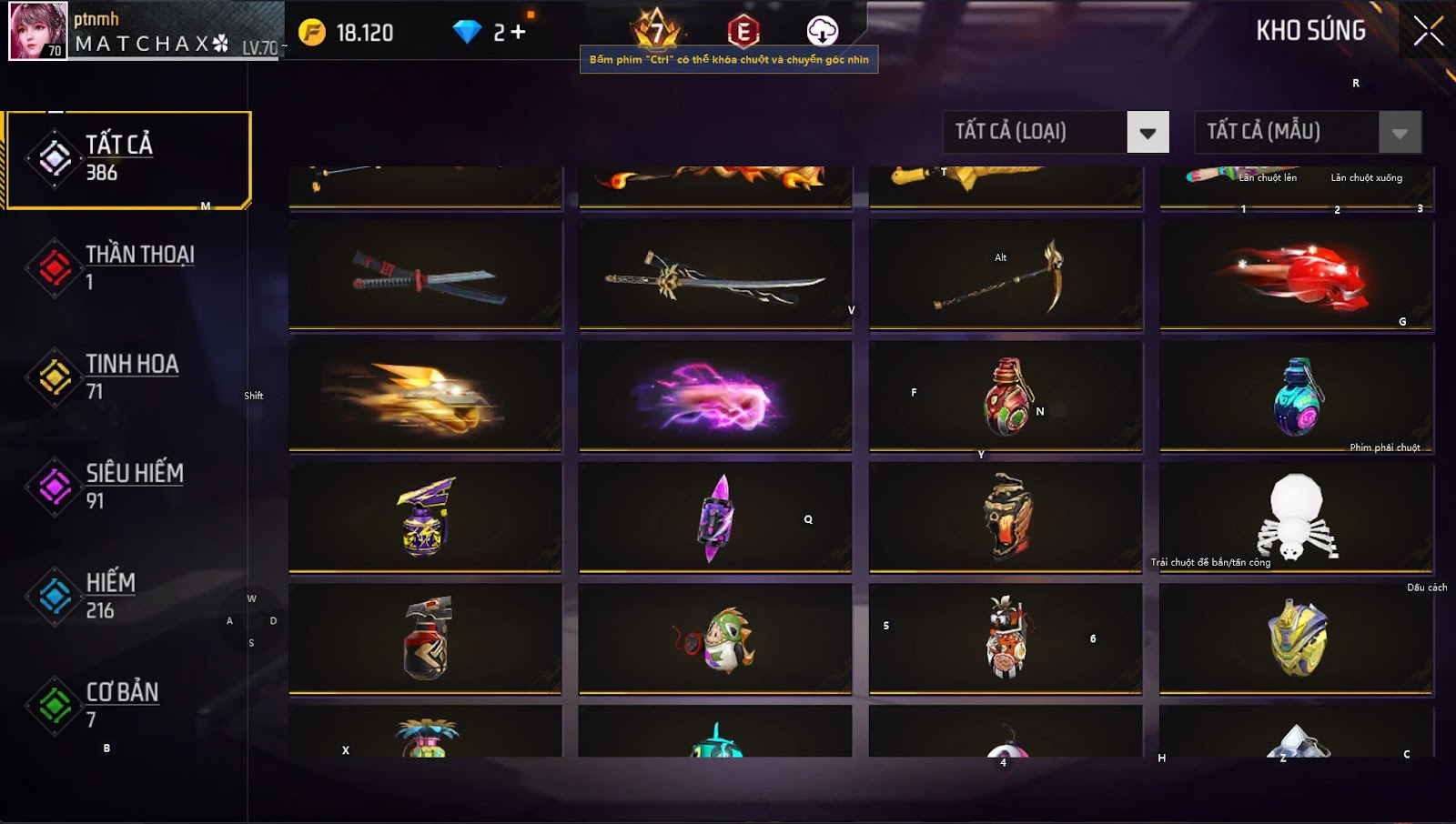
Task: Show the Siêu Hiếm rarity category
Action: click(128, 487)
